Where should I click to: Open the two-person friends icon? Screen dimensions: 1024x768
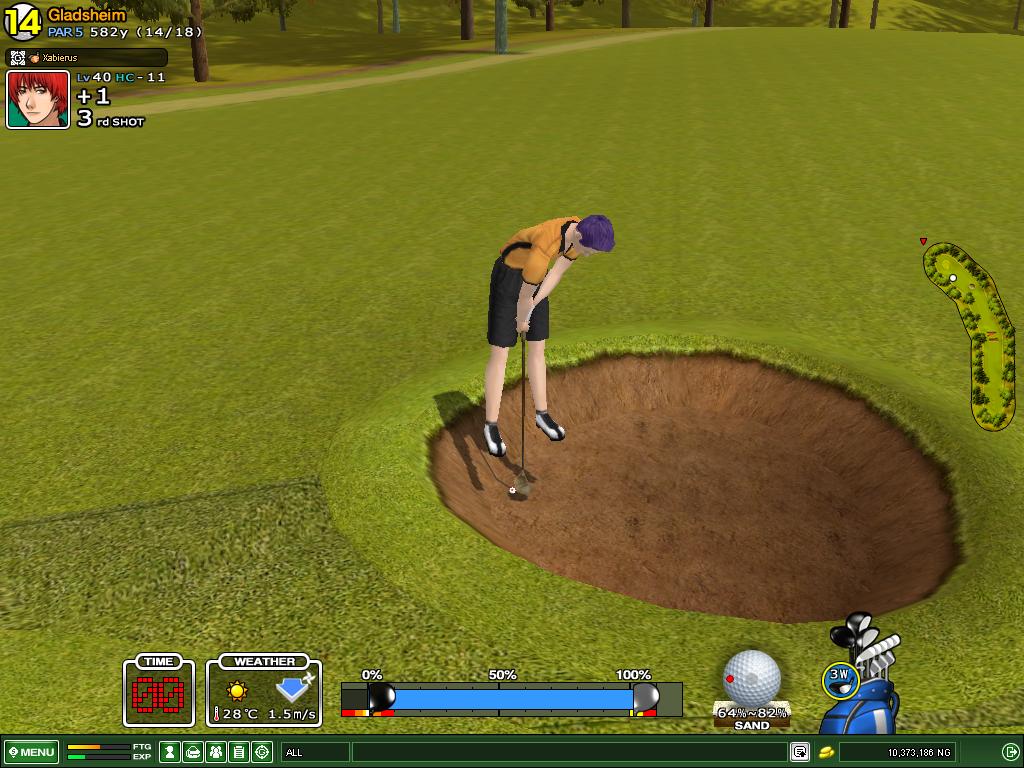pyautogui.click(x=216, y=752)
